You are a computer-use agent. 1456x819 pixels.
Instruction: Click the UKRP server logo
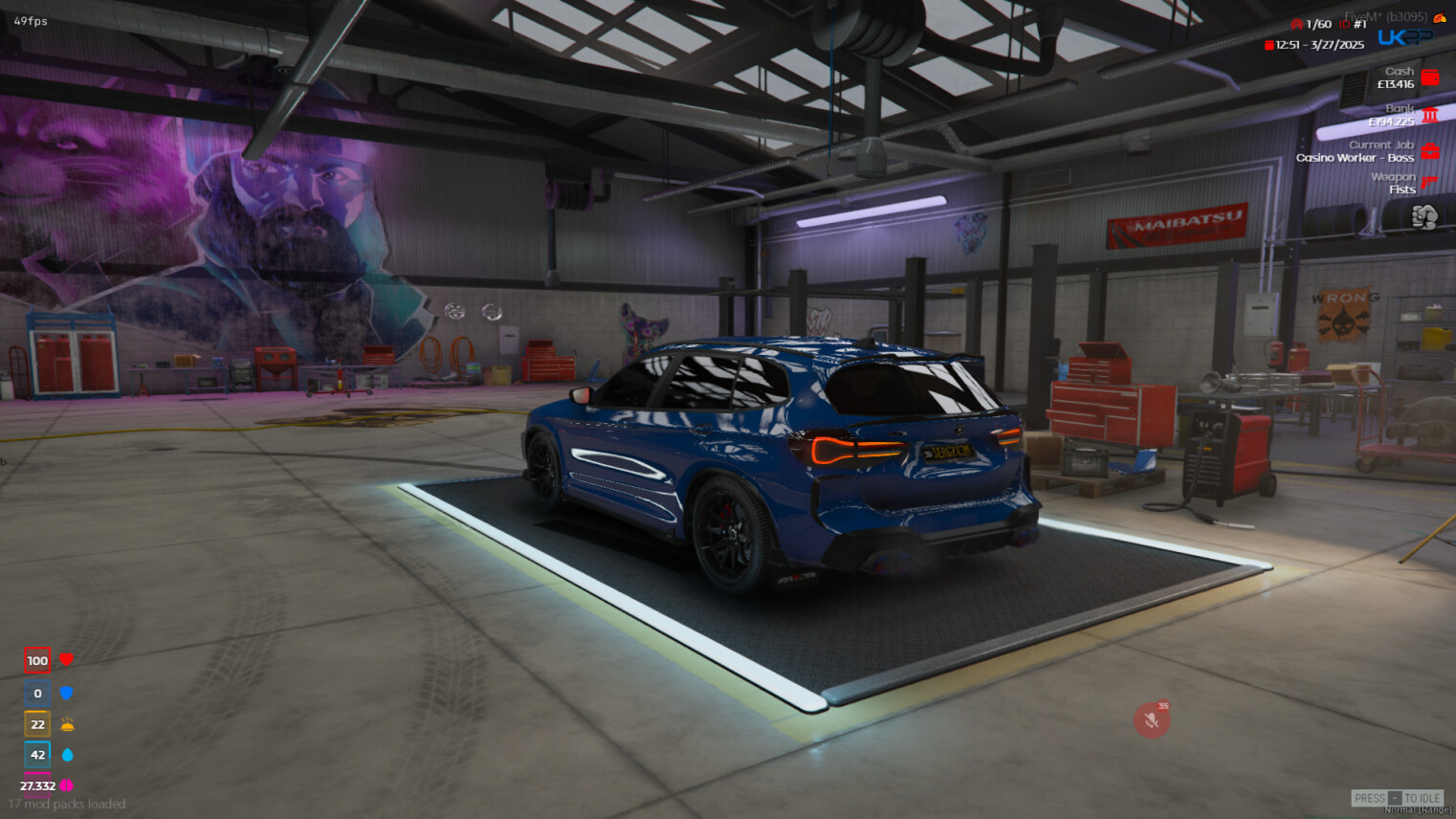[x=1404, y=37]
